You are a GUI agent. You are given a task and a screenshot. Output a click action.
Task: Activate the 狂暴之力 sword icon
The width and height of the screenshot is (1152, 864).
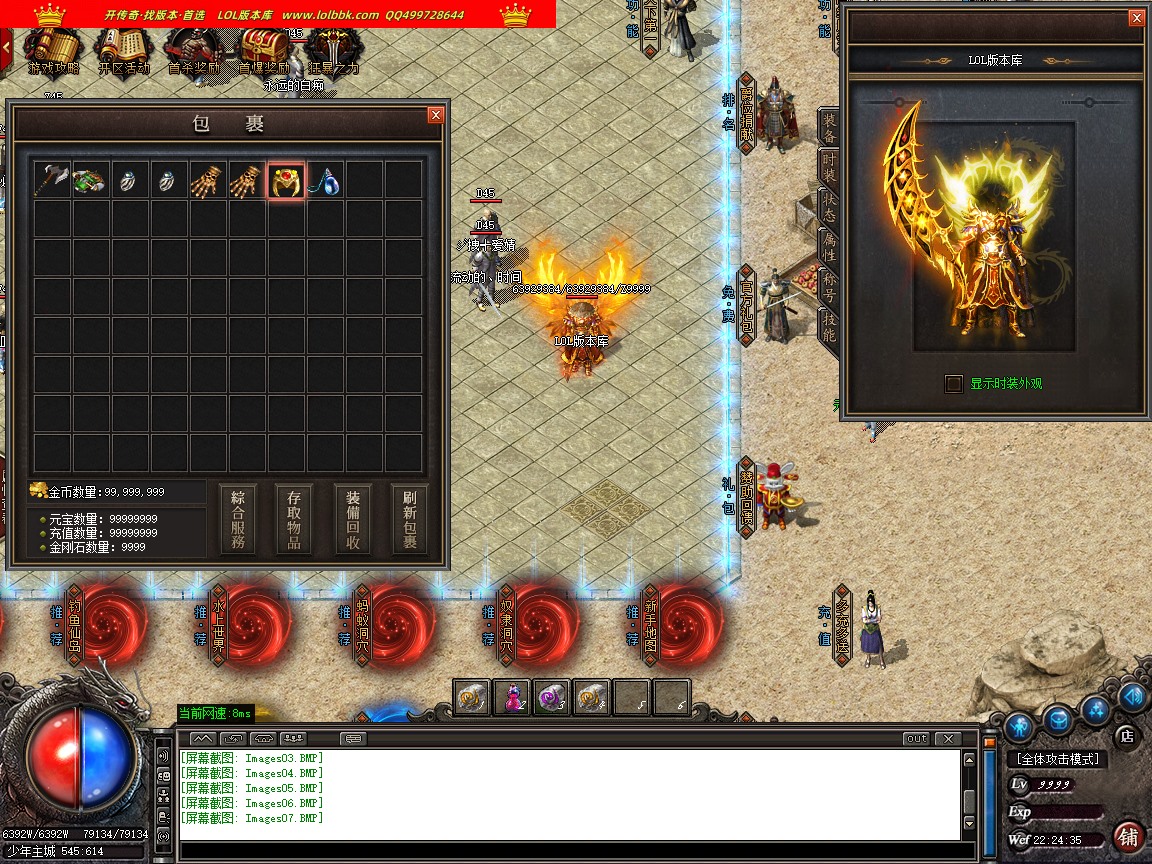333,50
